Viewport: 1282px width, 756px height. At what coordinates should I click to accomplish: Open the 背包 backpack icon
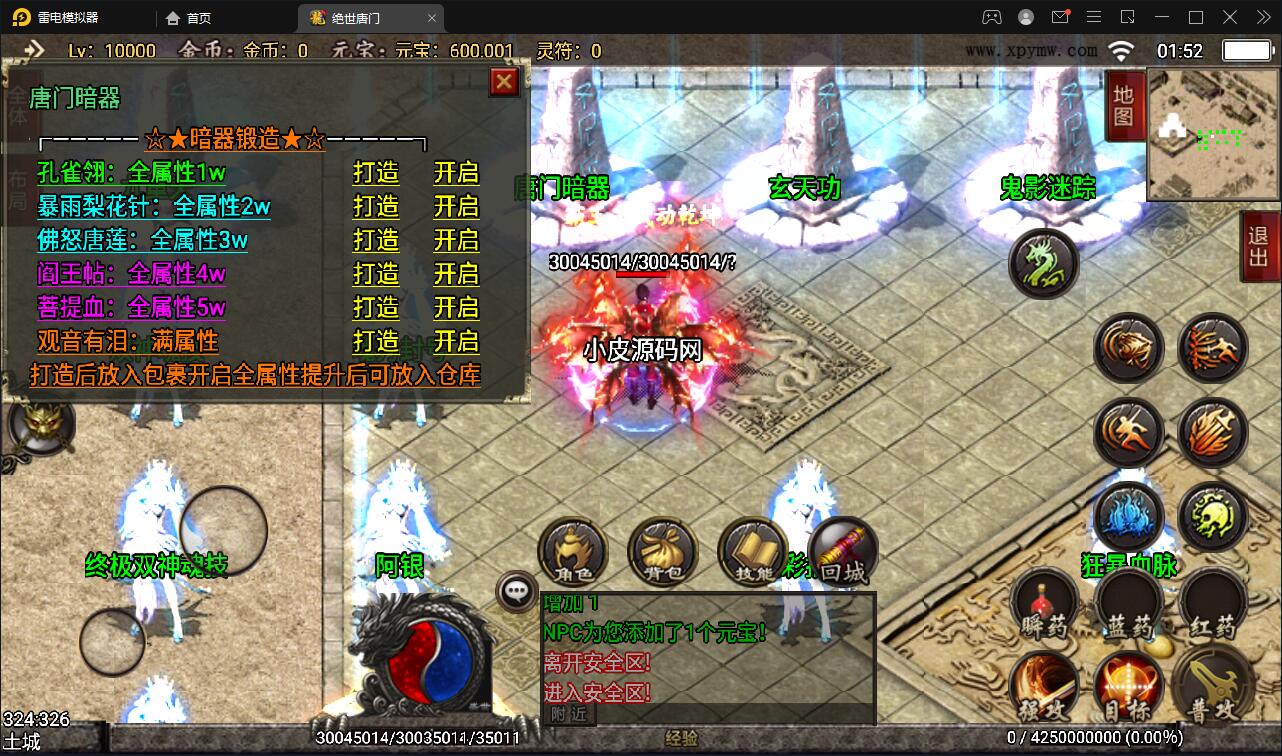pos(662,551)
